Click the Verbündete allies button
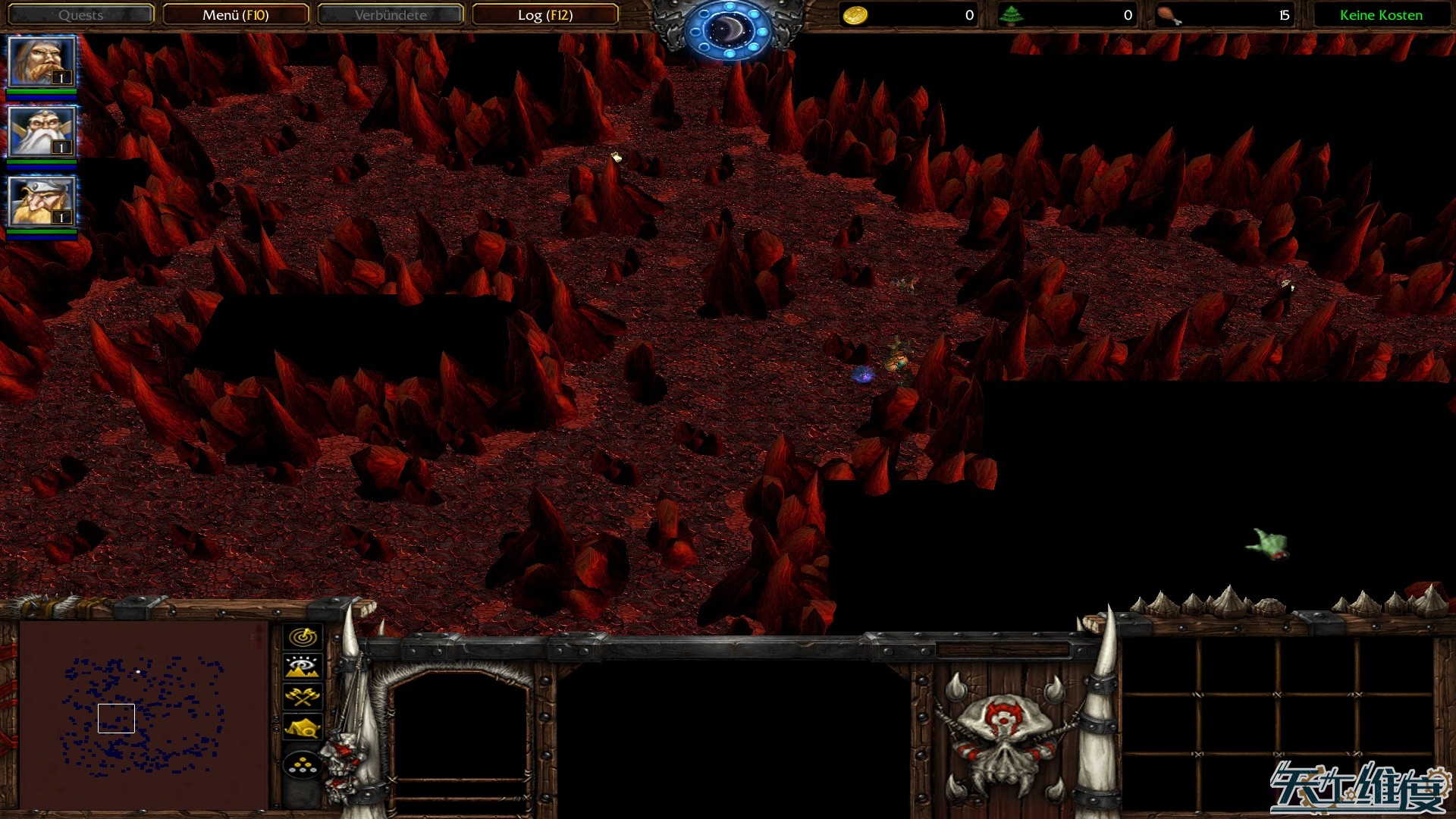 pos(391,14)
